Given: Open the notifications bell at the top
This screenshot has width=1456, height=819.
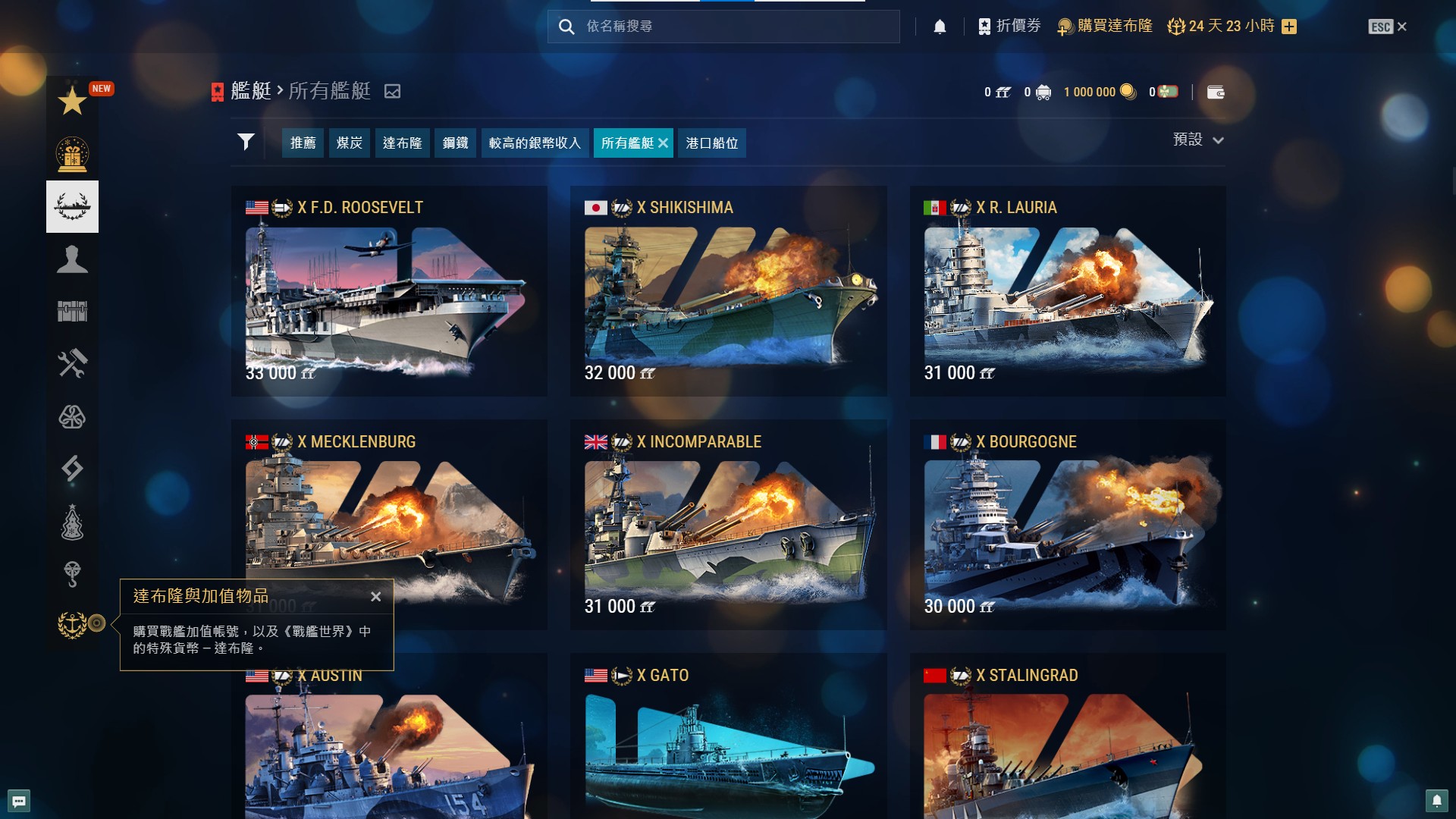Looking at the screenshot, I should pyautogui.click(x=940, y=27).
